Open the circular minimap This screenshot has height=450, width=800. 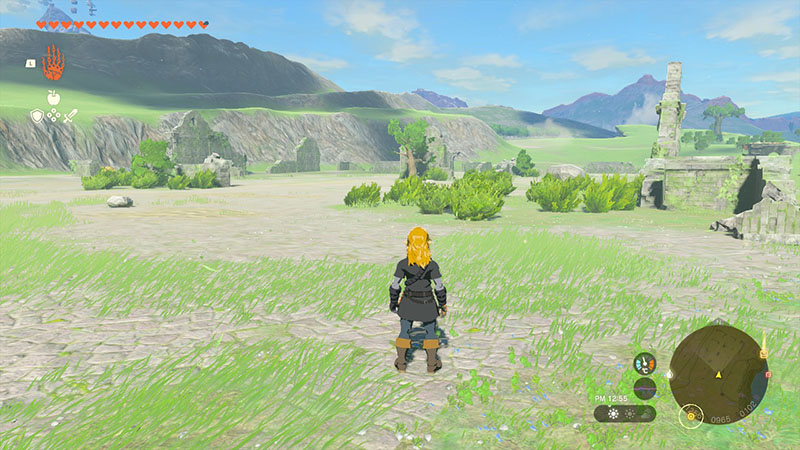coord(718,375)
